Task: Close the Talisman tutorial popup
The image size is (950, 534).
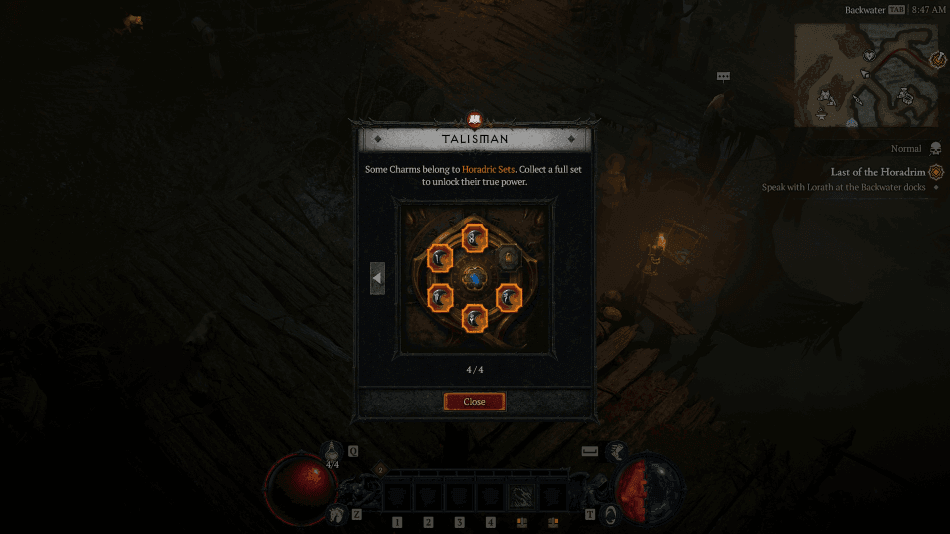Action: (474, 401)
